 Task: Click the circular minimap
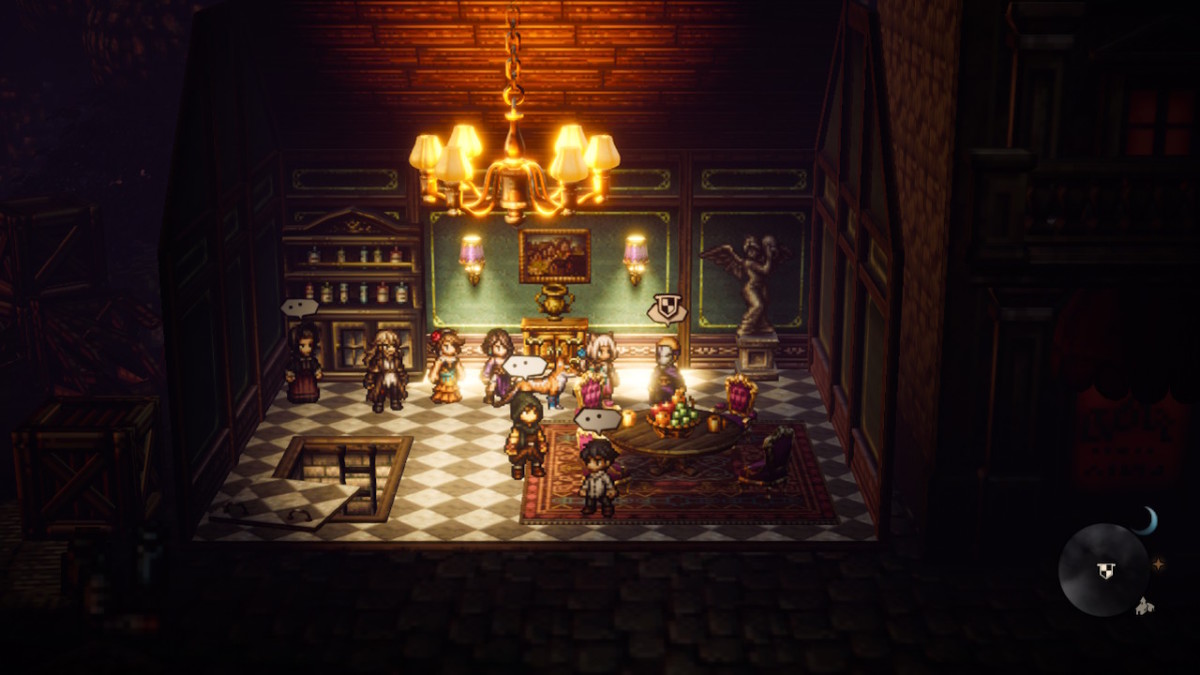(x=1104, y=570)
